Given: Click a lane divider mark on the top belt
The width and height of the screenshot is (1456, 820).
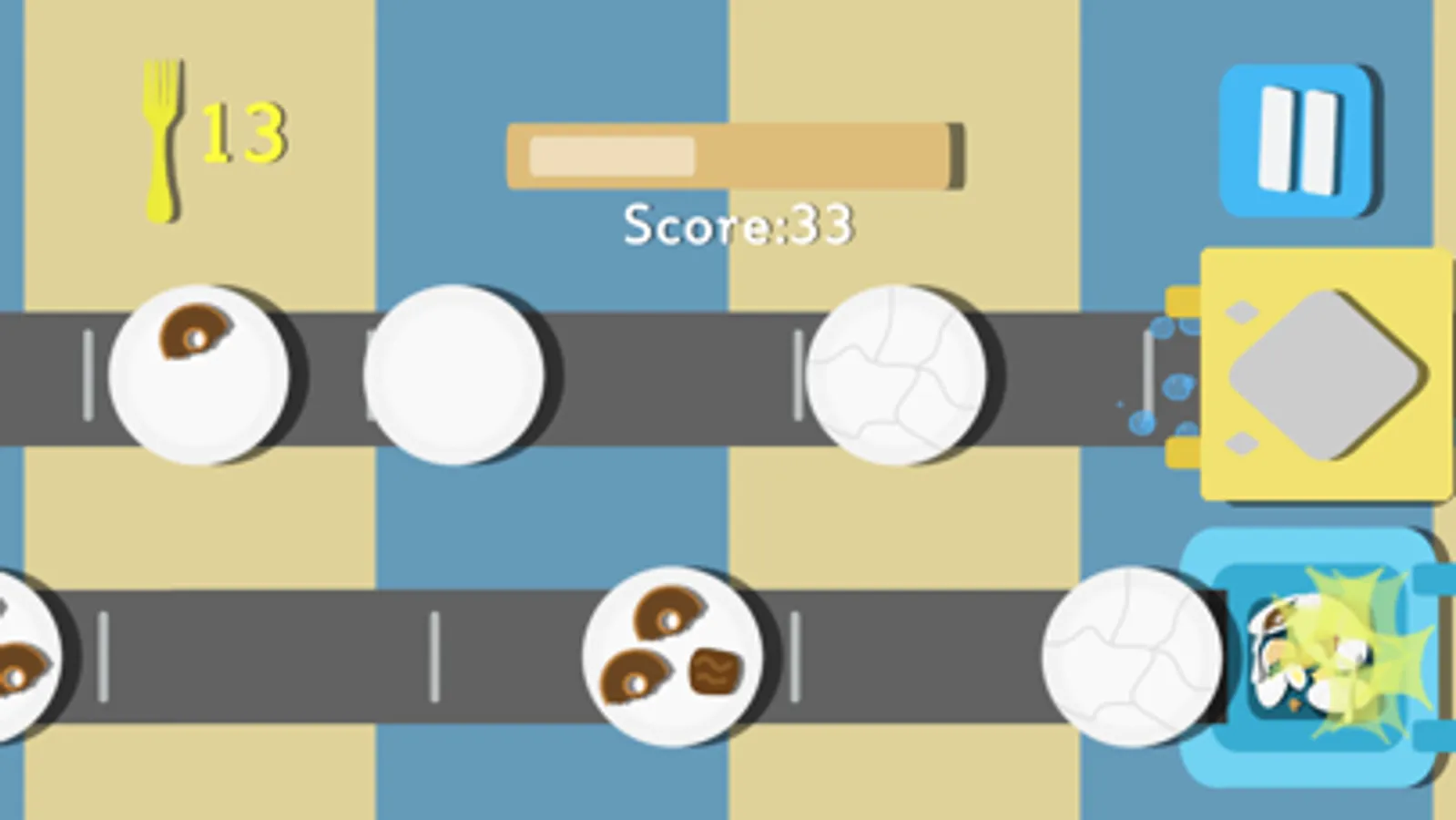Looking at the screenshot, I should [x=87, y=375].
